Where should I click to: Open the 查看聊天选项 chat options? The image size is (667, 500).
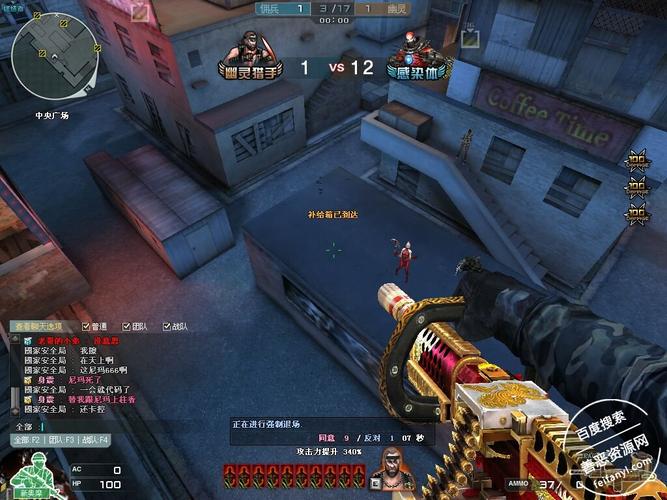click(37, 326)
